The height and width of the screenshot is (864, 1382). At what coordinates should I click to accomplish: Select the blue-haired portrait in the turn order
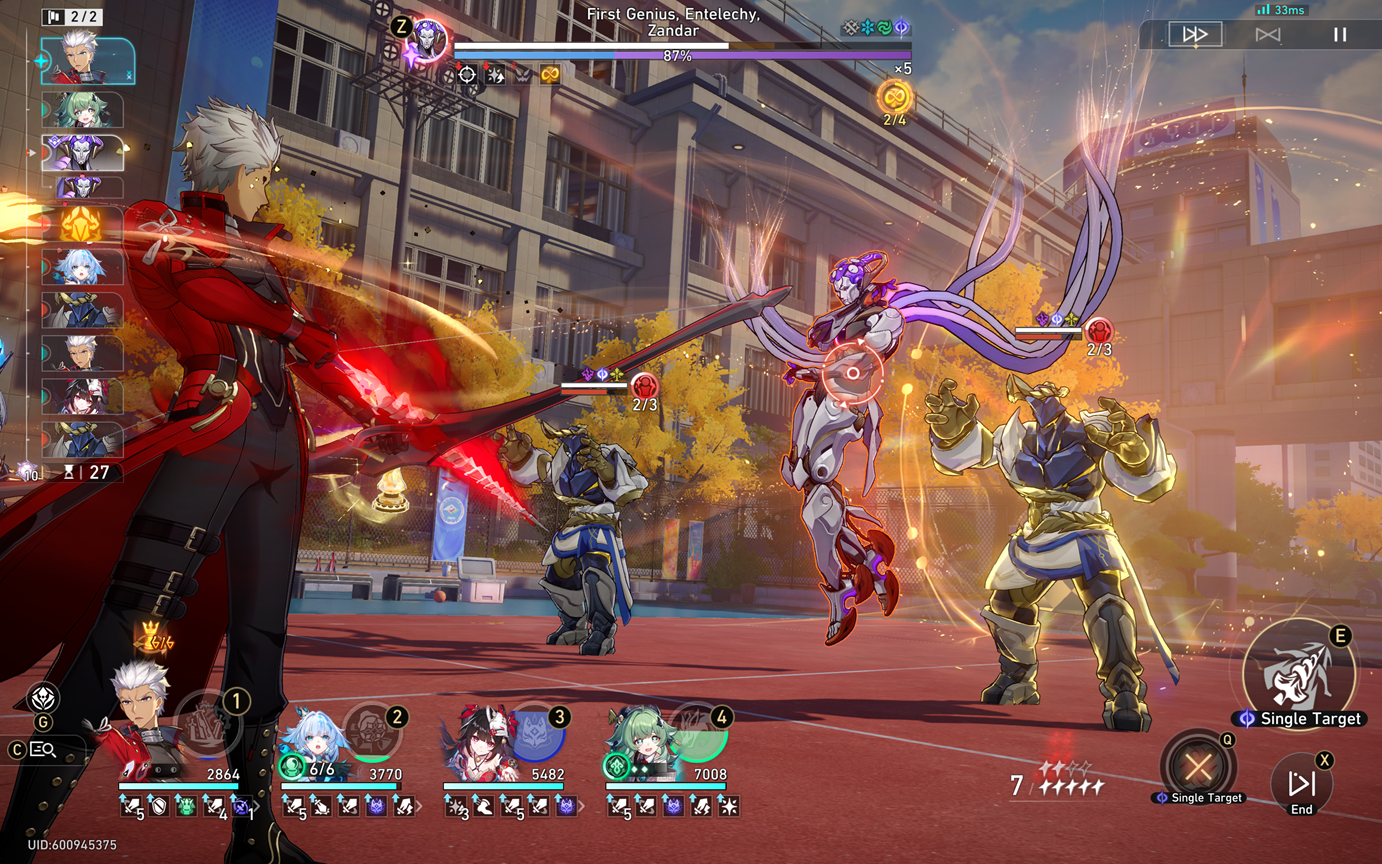[x=83, y=268]
